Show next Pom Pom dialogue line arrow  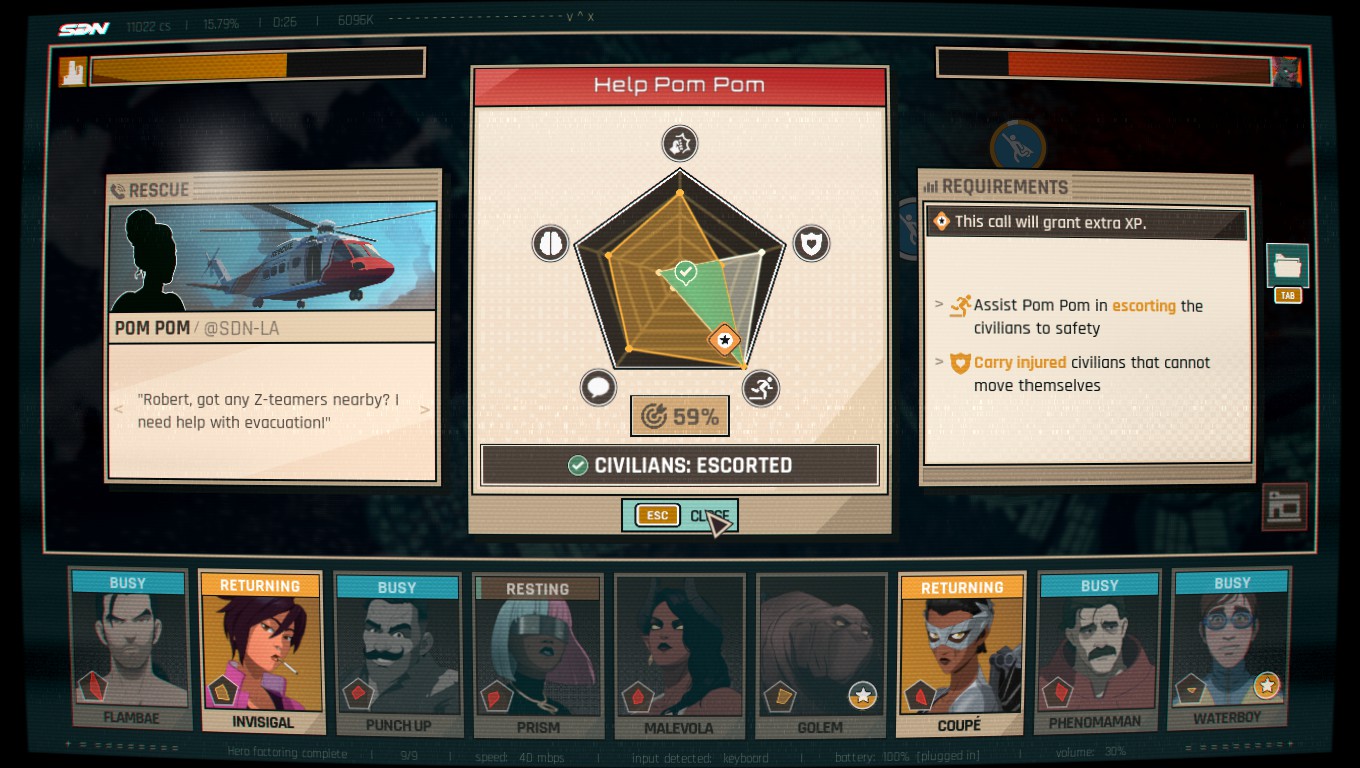(x=425, y=410)
